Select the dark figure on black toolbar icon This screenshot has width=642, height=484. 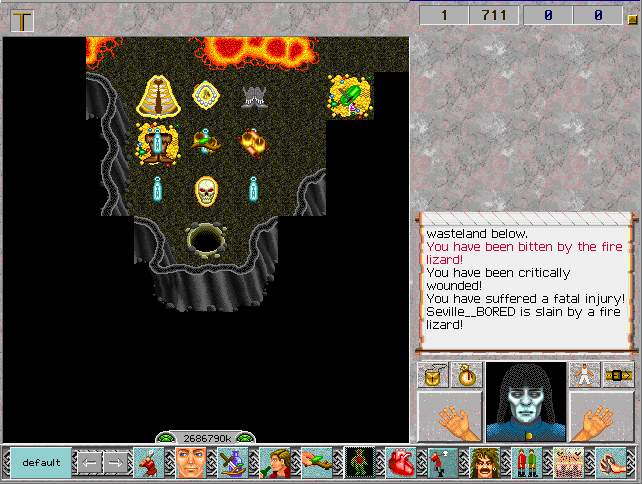[x=358, y=463]
